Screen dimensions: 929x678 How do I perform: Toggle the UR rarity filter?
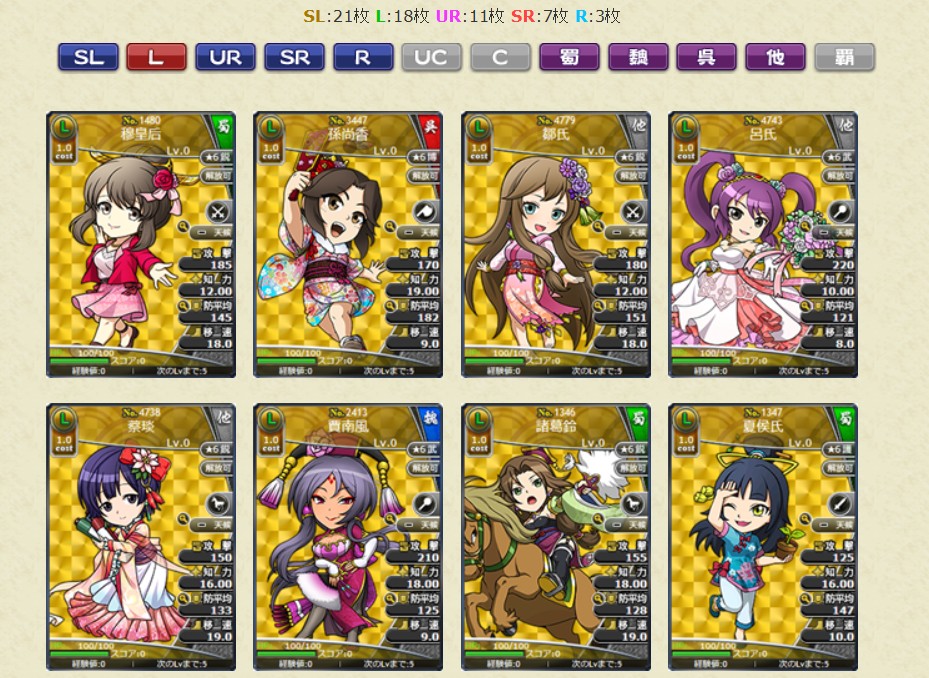tap(225, 57)
